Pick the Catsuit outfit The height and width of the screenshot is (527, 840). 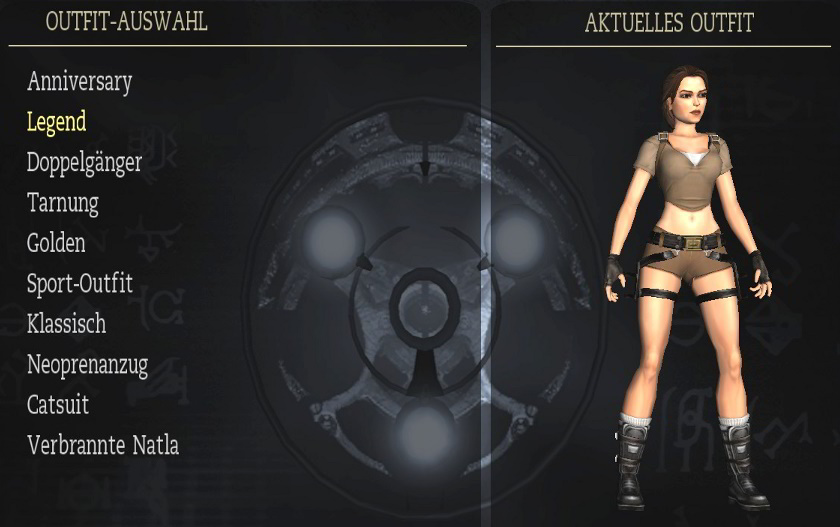pos(58,405)
